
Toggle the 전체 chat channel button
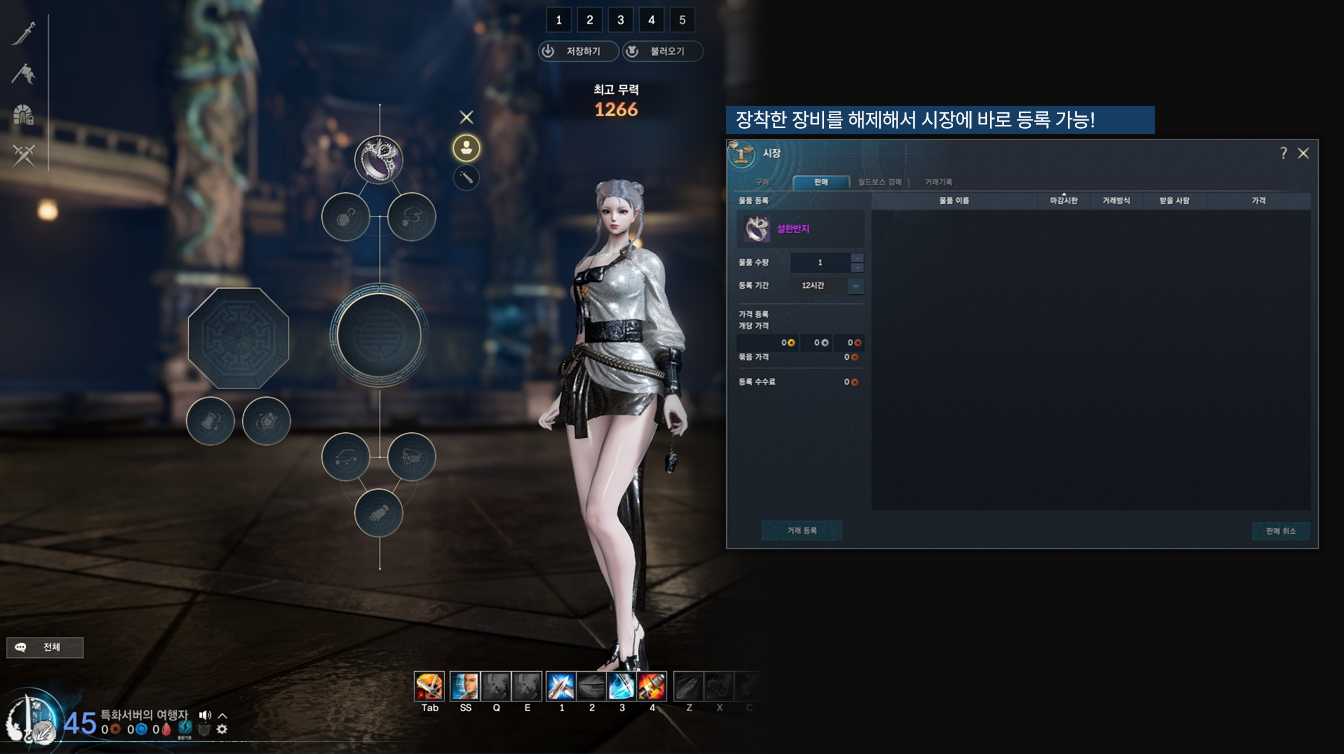click(x=45, y=647)
